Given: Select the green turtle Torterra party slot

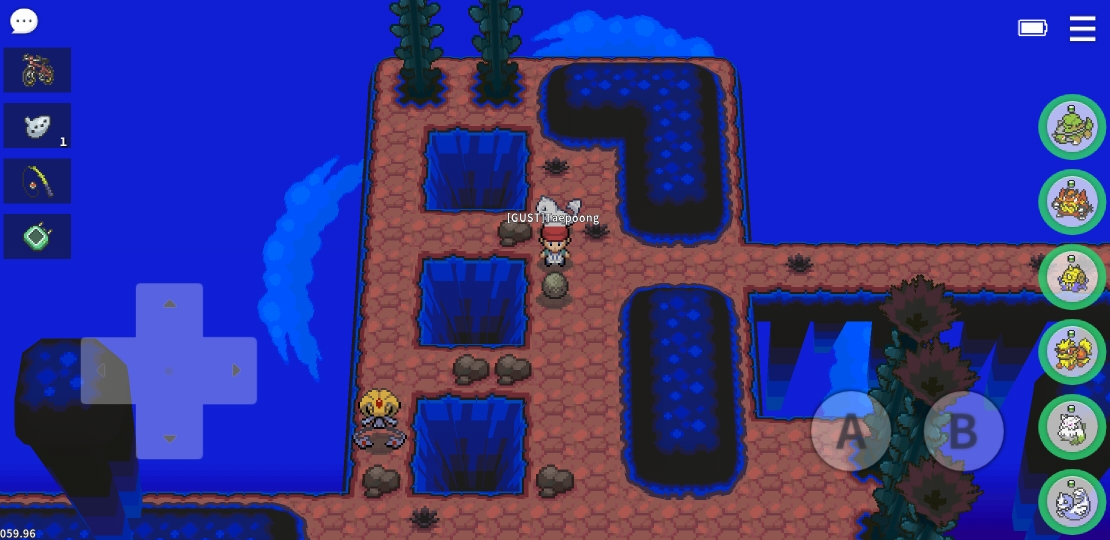Looking at the screenshot, I should (x=1072, y=127).
